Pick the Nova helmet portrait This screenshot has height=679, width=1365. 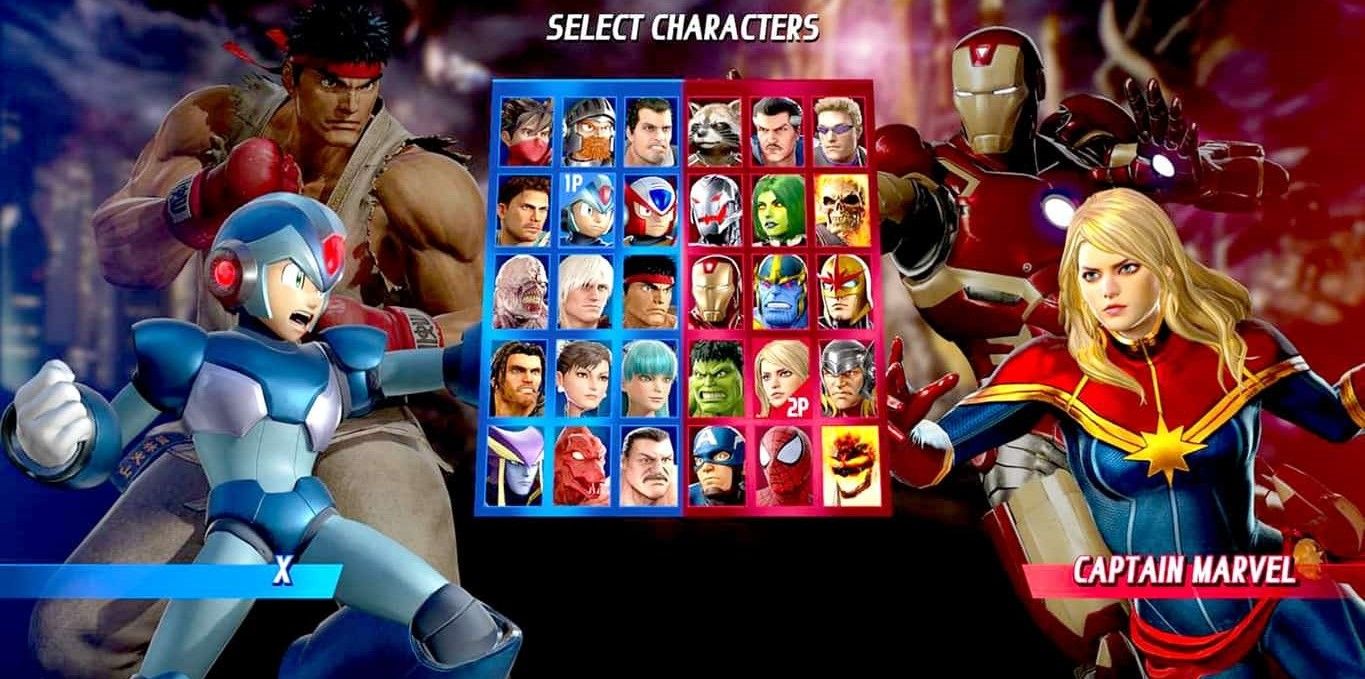pos(842,292)
